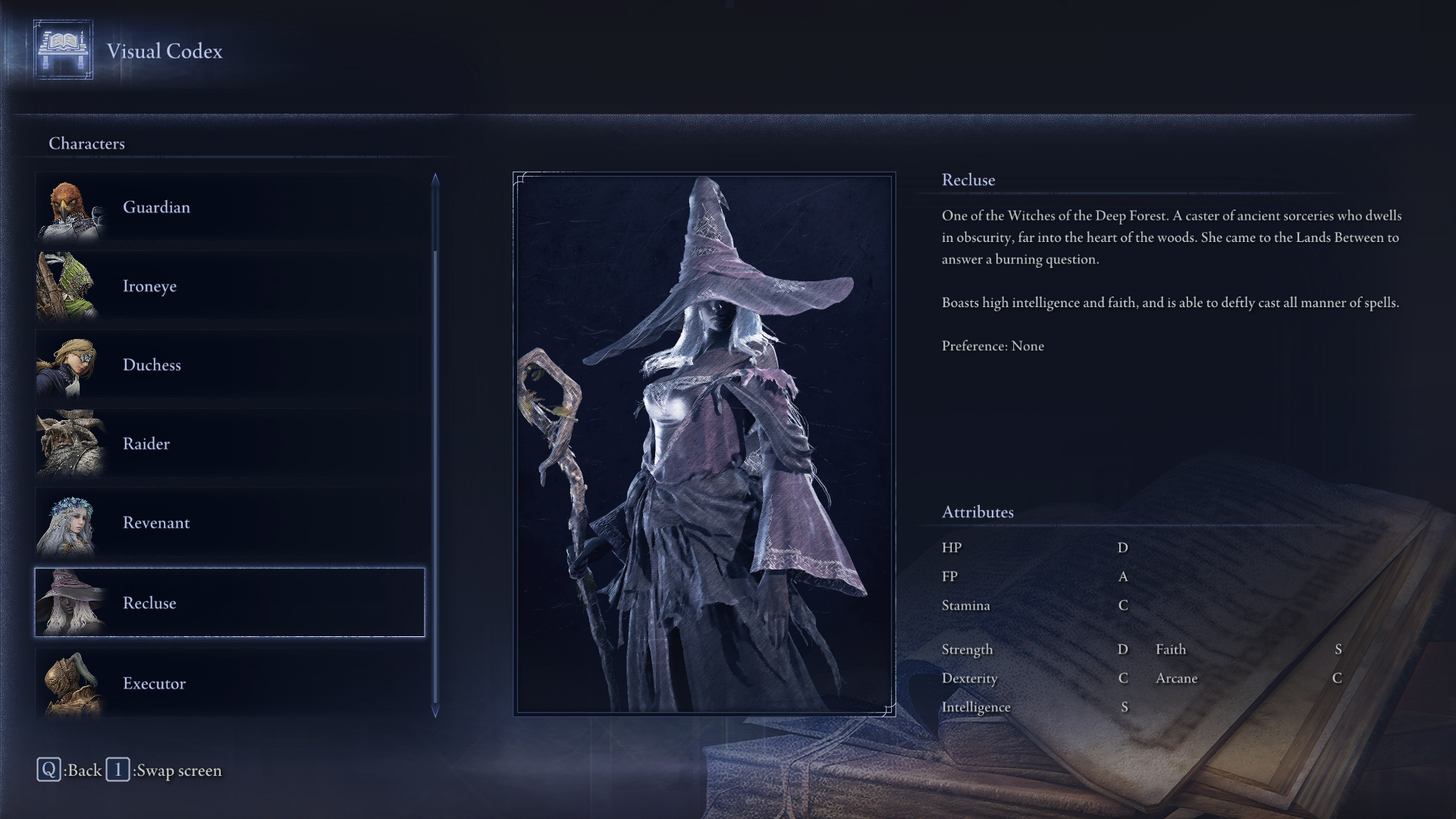Show the Executor character entry
Screen dimensions: 1456x819
(229, 682)
